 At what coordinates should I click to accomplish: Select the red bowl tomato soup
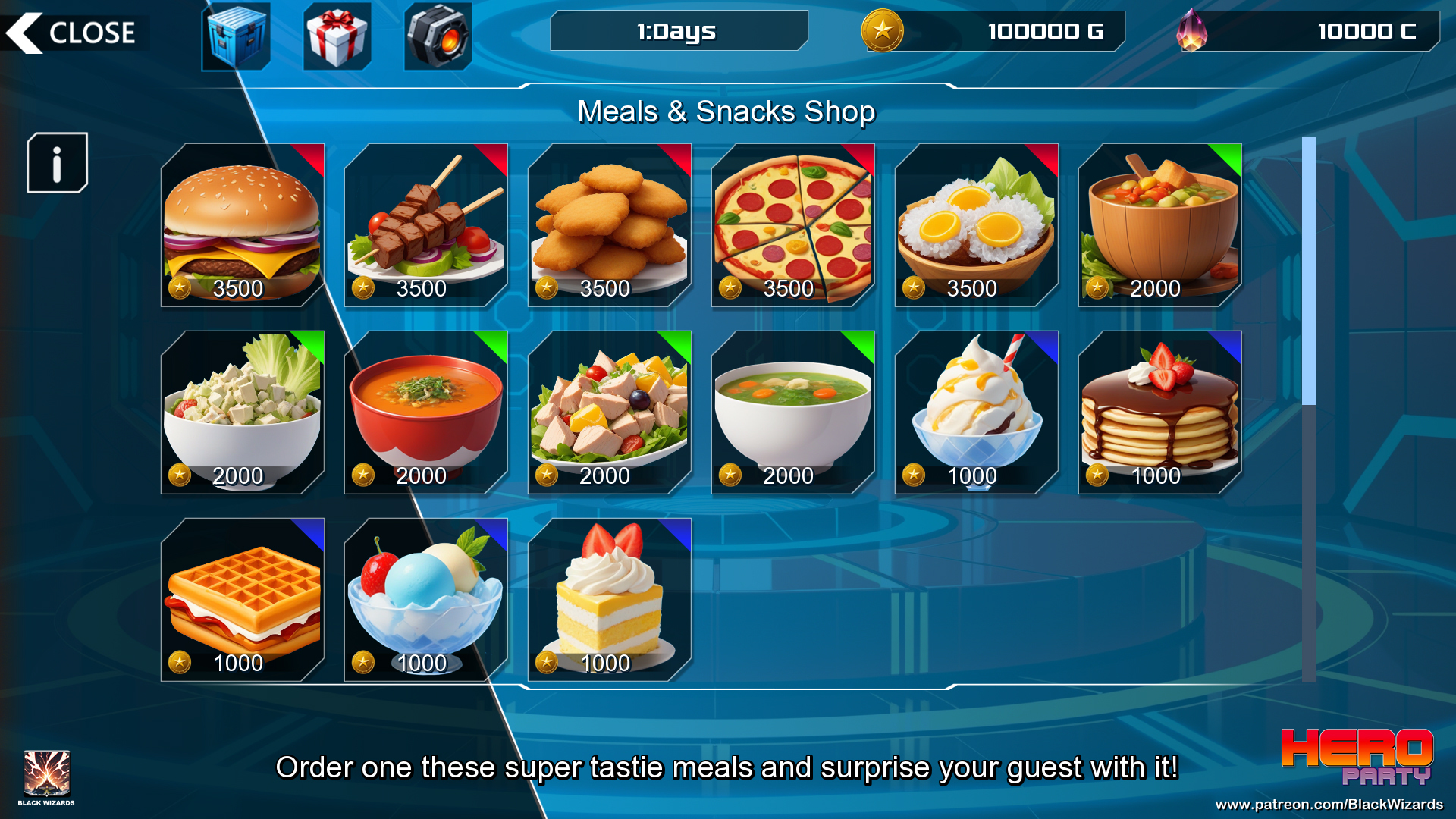426,413
